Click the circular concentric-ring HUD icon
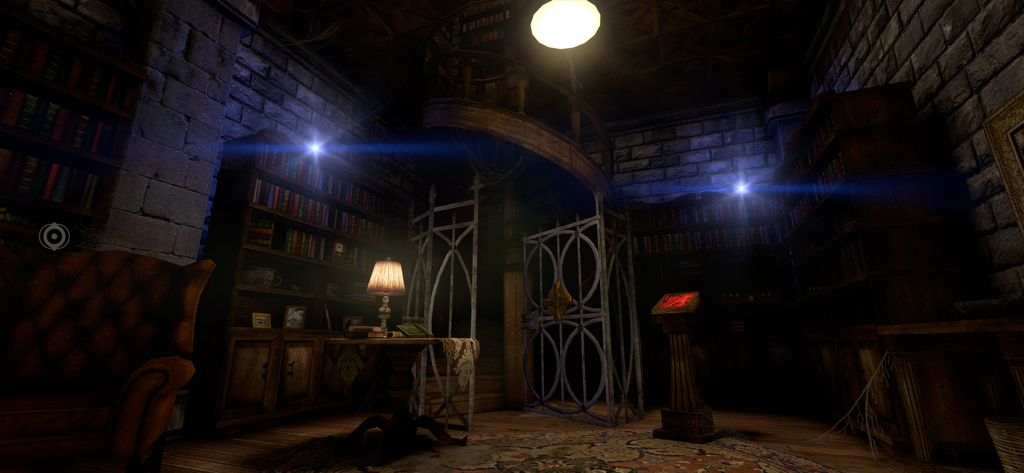Screen dimensions: 1024x473 point(54,236)
